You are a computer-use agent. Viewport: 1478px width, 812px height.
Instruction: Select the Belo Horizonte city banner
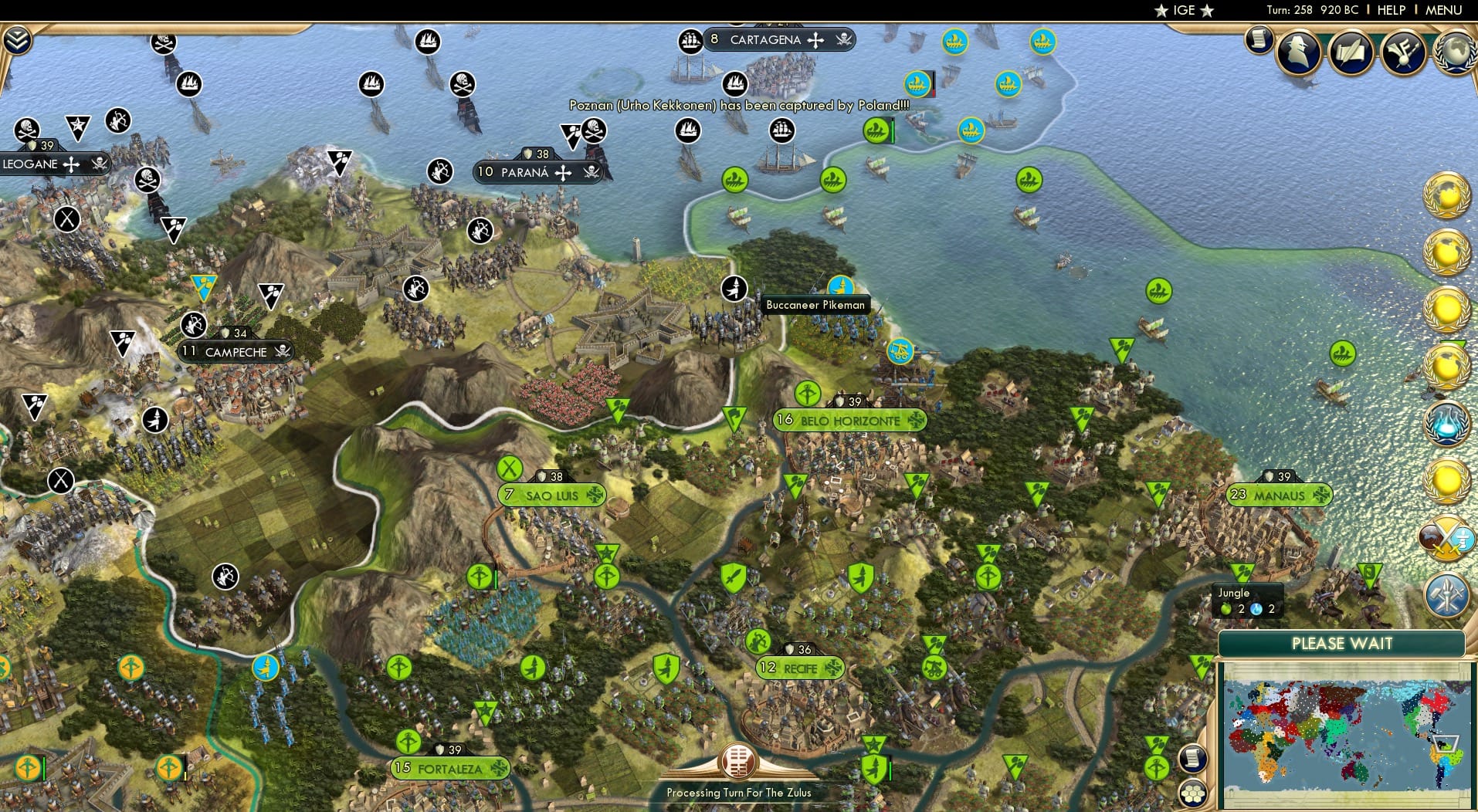[x=849, y=421]
